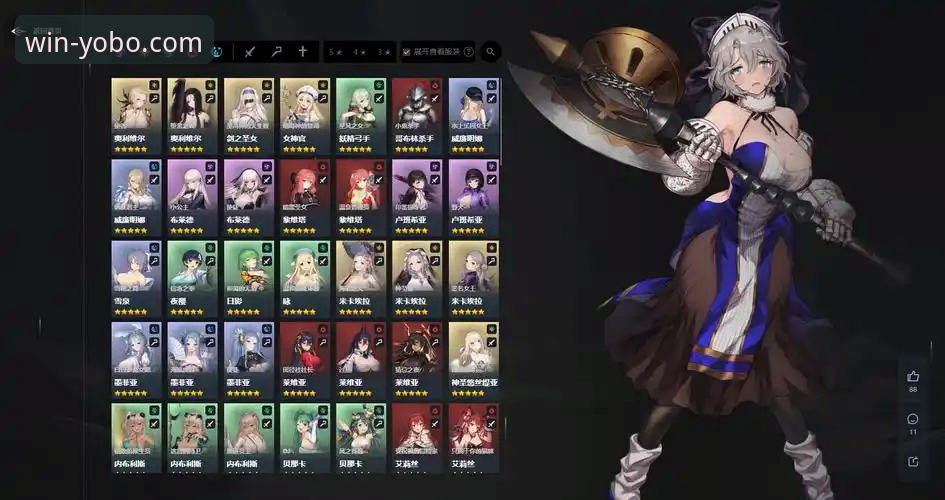The width and height of the screenshot is (945, 500).
Task: Toggle the 展开查看服装 checkbox
Action: [x=406, y=51]
